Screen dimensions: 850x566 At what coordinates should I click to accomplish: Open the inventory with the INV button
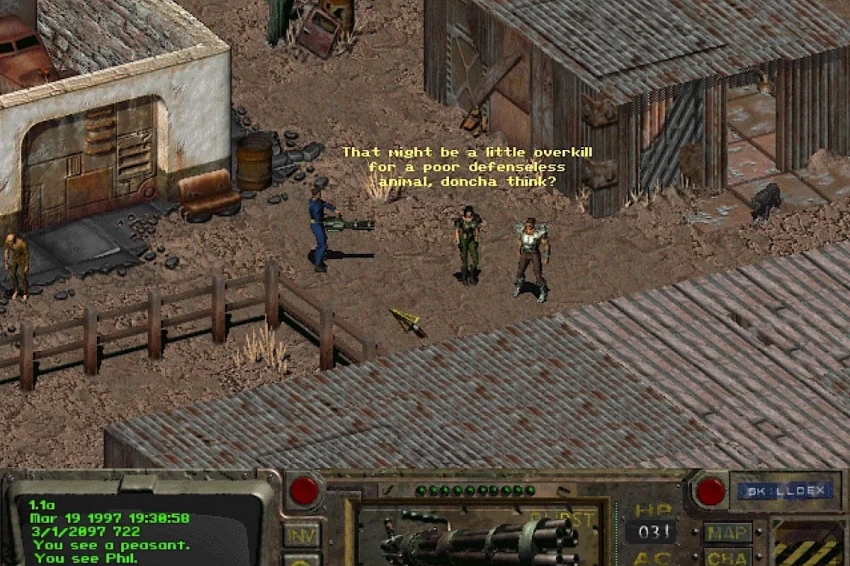click(x=302, y=534)
